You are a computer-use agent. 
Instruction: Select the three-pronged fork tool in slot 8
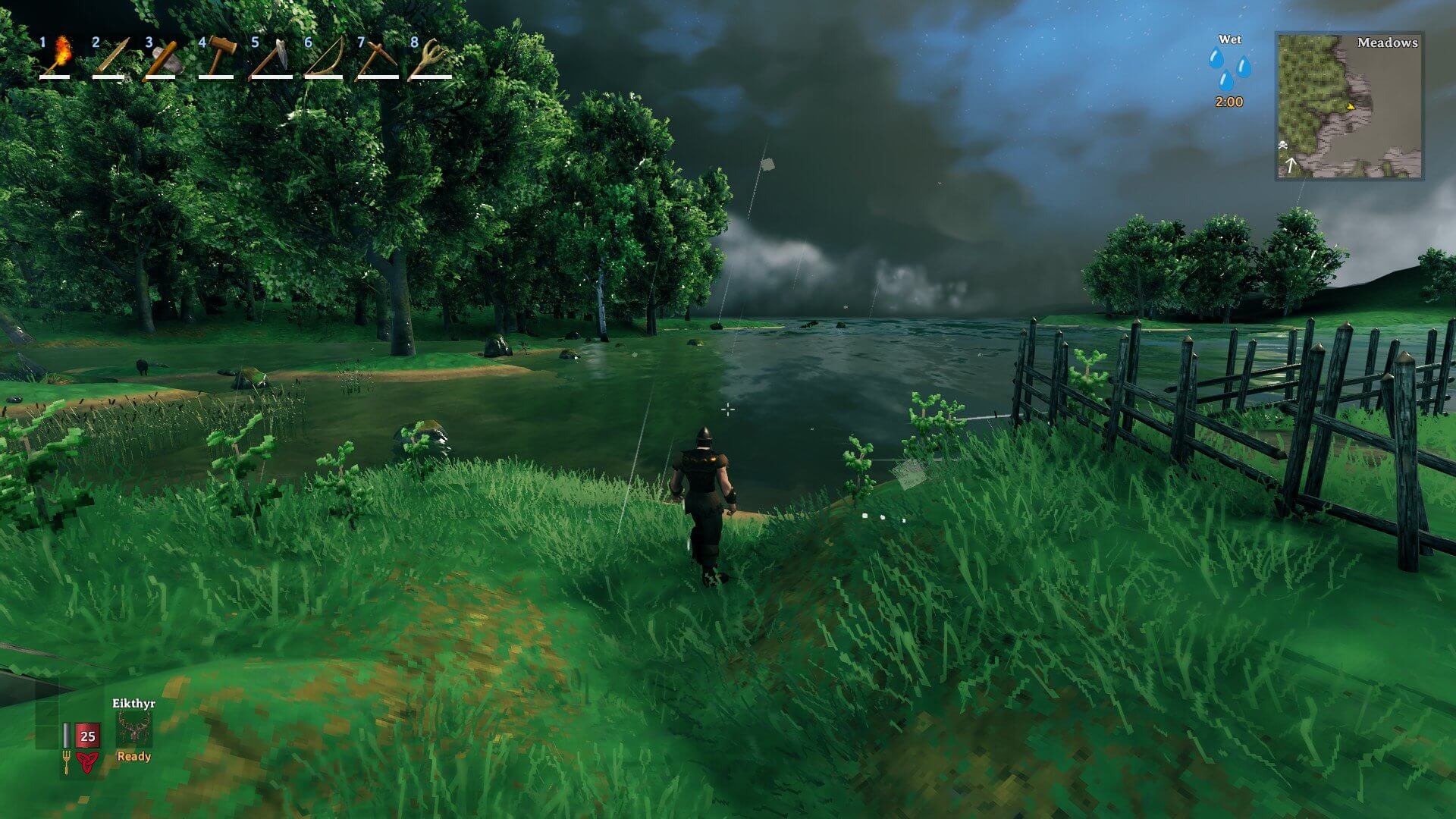(x=429, y=57)
